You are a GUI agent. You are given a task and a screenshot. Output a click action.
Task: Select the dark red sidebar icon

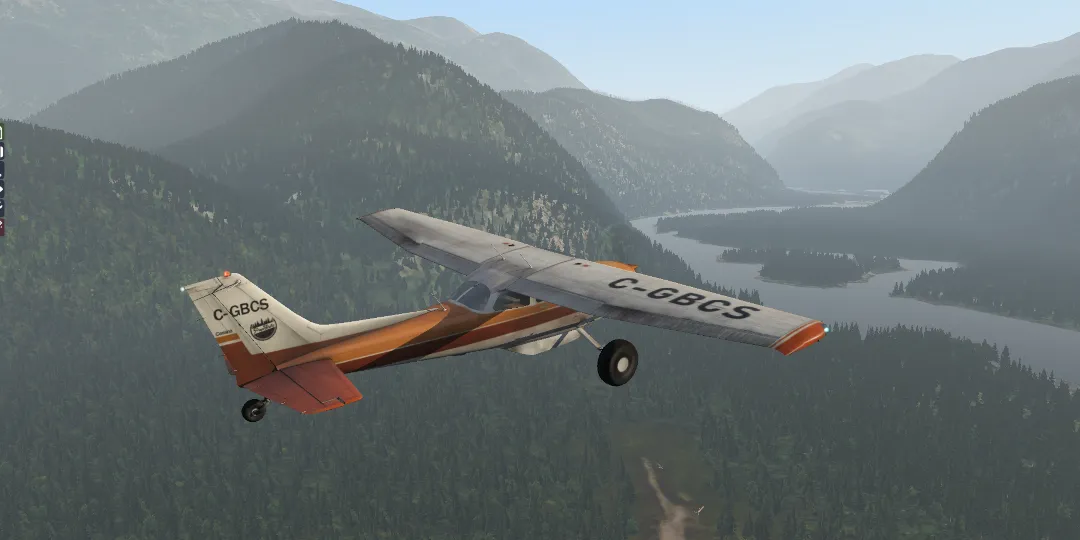click(2, 227)
